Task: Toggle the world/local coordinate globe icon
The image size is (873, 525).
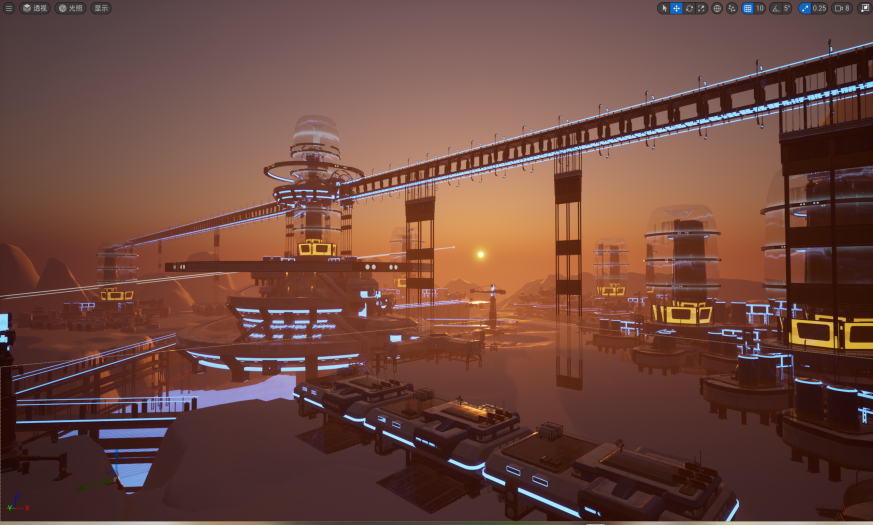Action: point(717,8)
